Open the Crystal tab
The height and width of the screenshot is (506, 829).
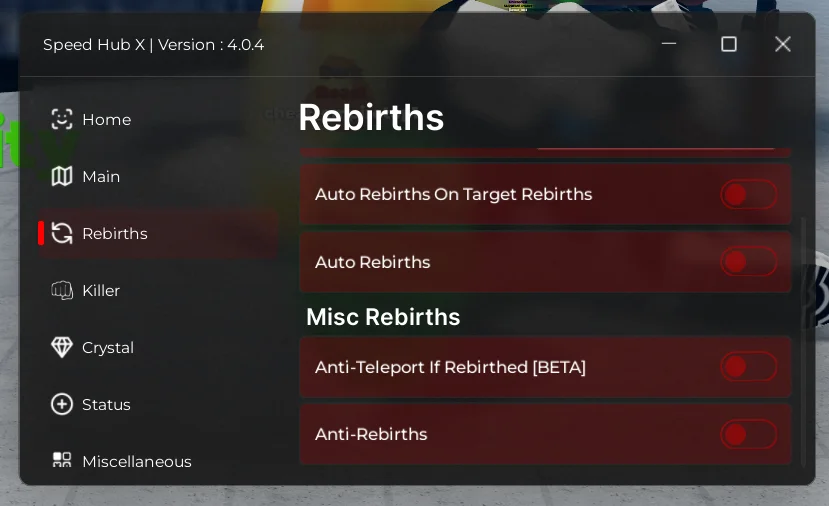coord(107,348)
